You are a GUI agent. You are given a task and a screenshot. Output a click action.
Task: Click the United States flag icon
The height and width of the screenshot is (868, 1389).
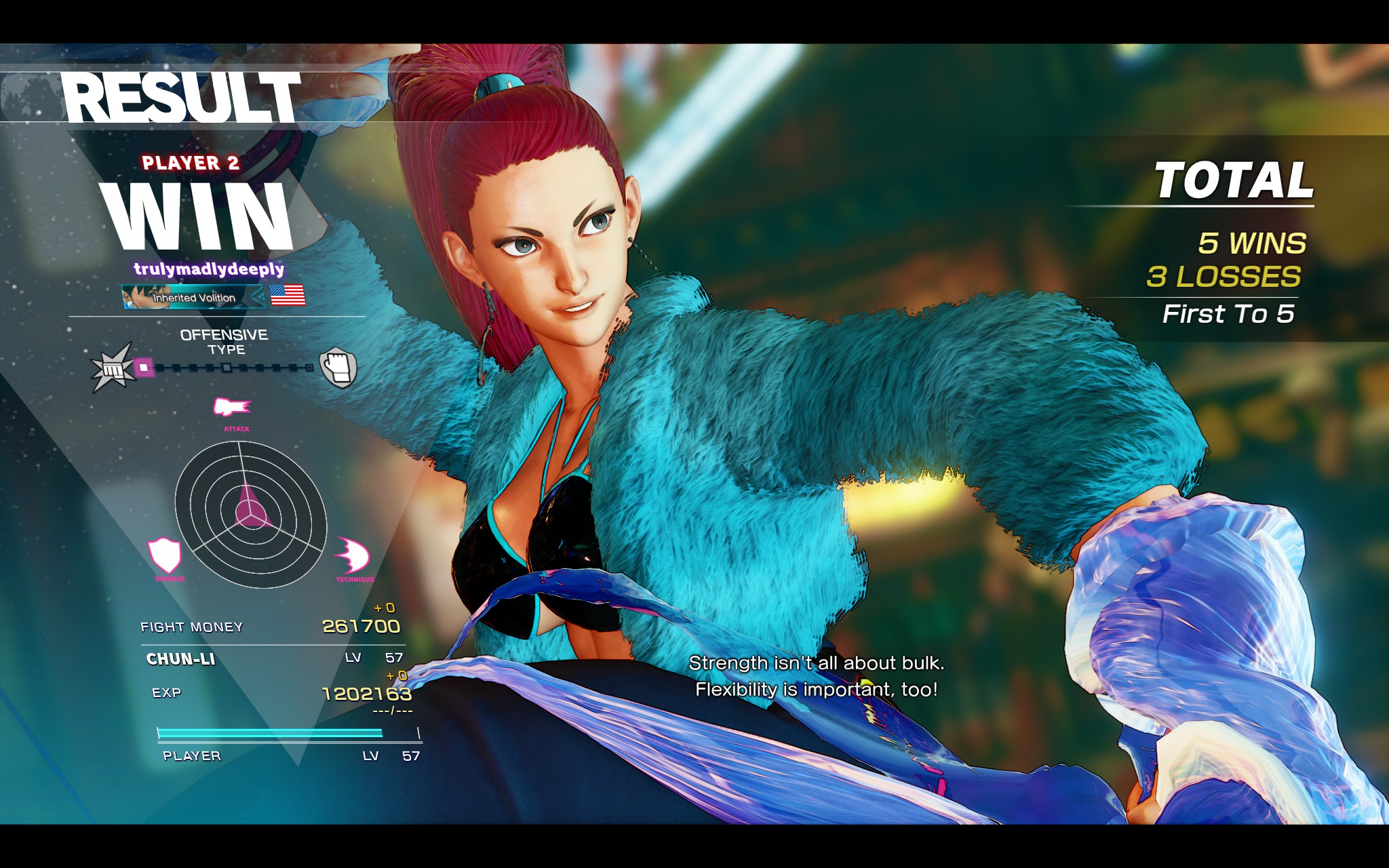point(288,295)
